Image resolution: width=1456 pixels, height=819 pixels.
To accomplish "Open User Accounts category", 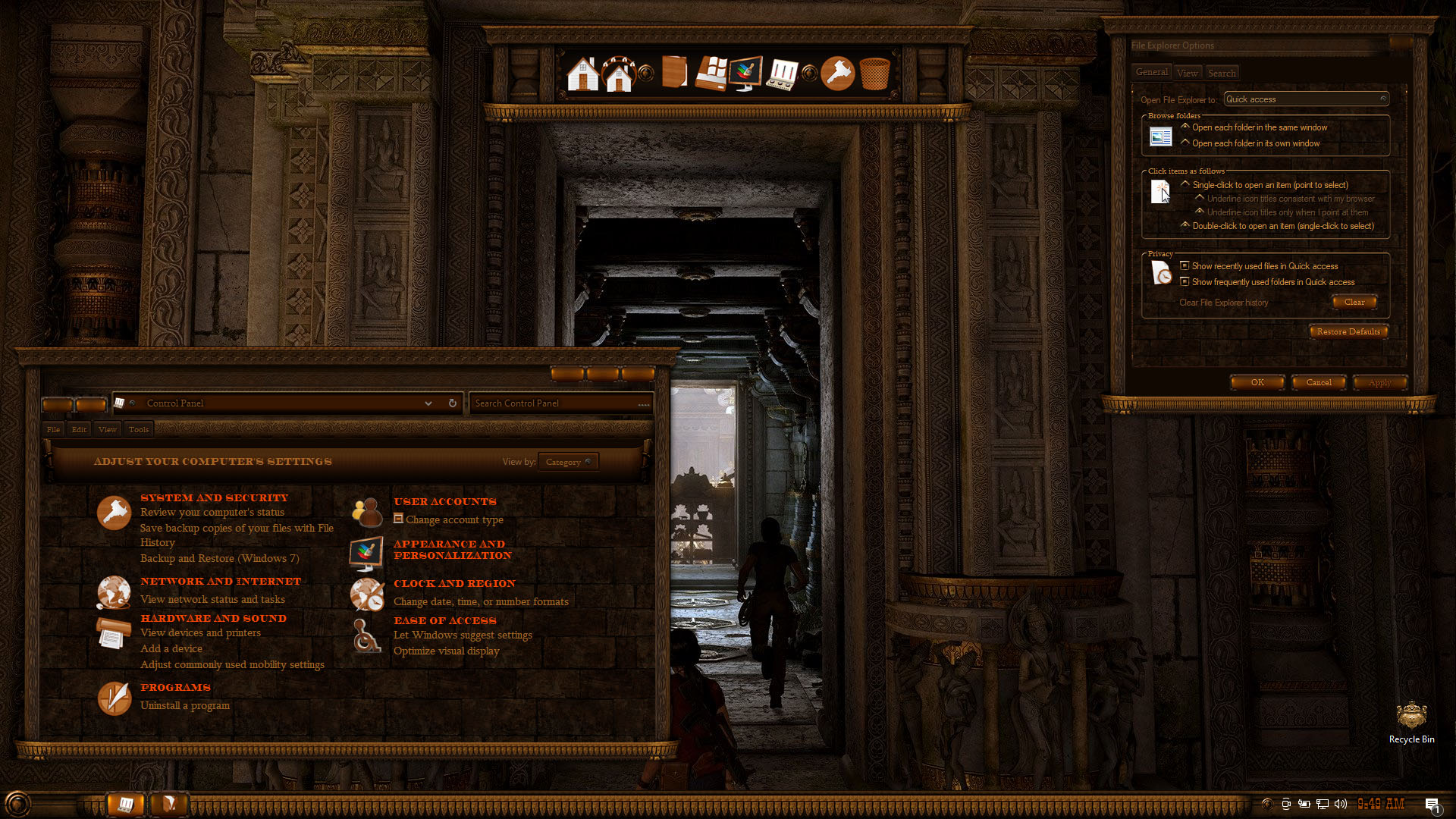I will (x=444, y=502).
